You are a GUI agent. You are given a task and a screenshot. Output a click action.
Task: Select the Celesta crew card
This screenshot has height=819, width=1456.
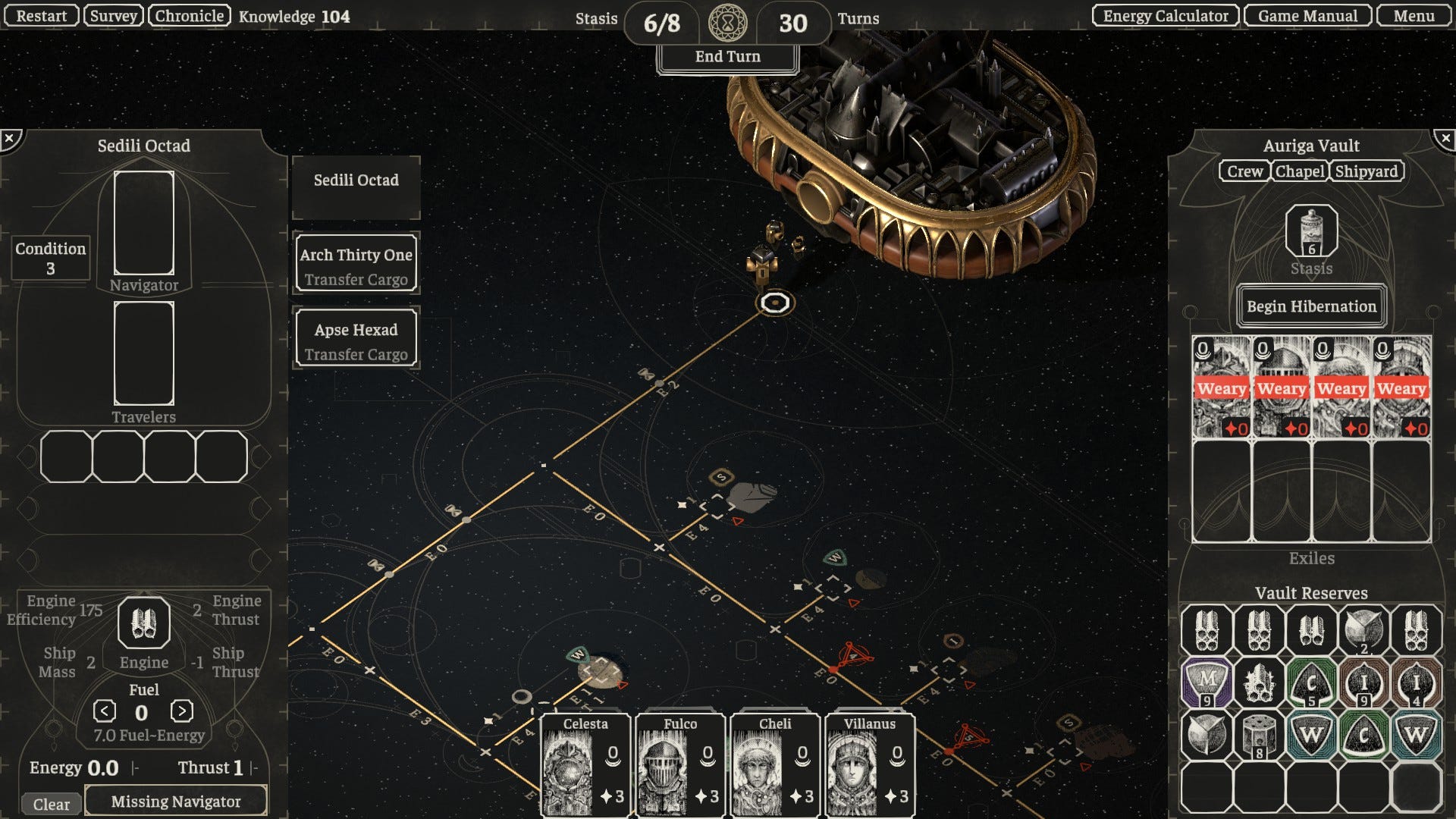(585, 766)
